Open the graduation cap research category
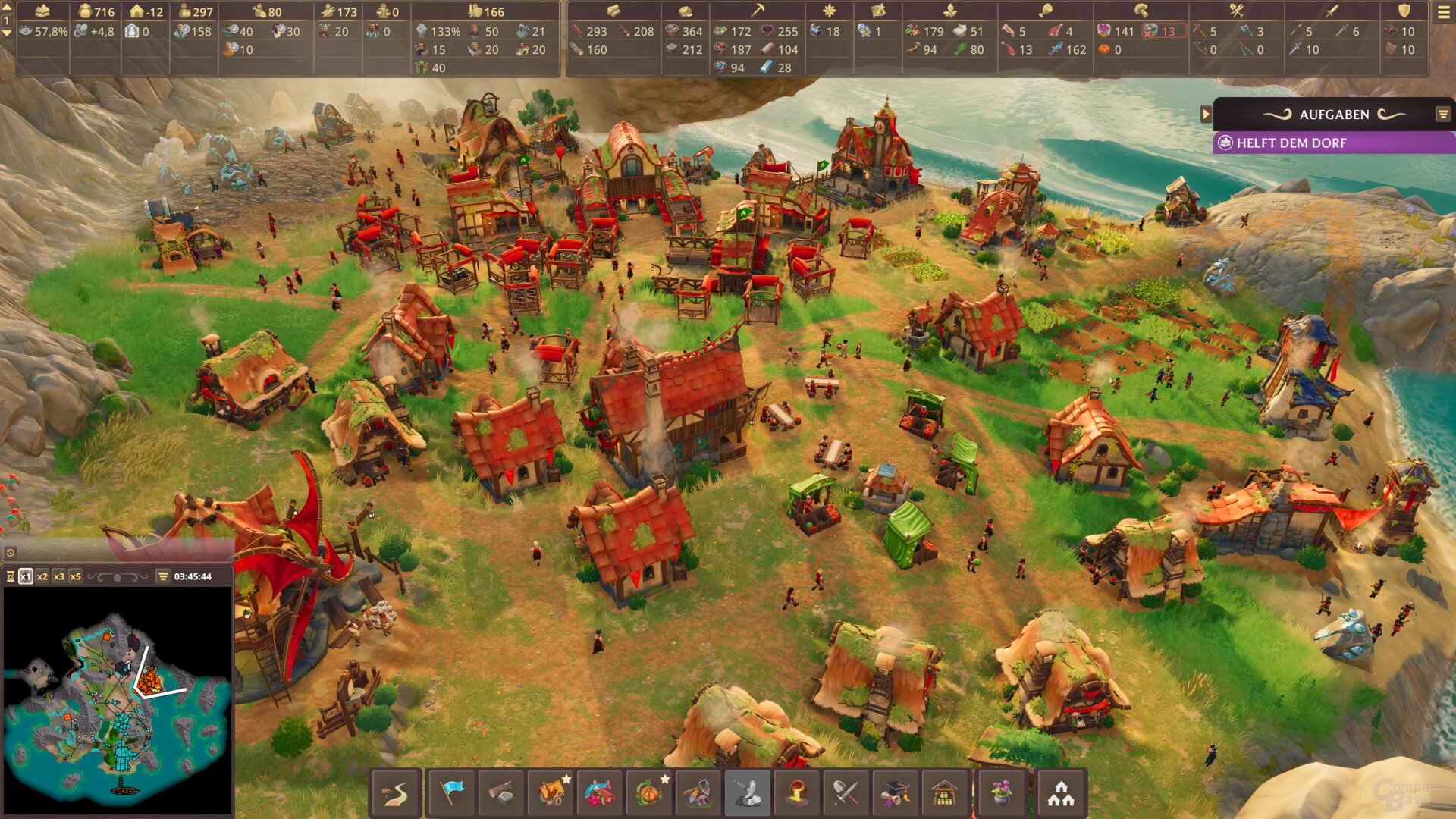 [x=895, y=793]
